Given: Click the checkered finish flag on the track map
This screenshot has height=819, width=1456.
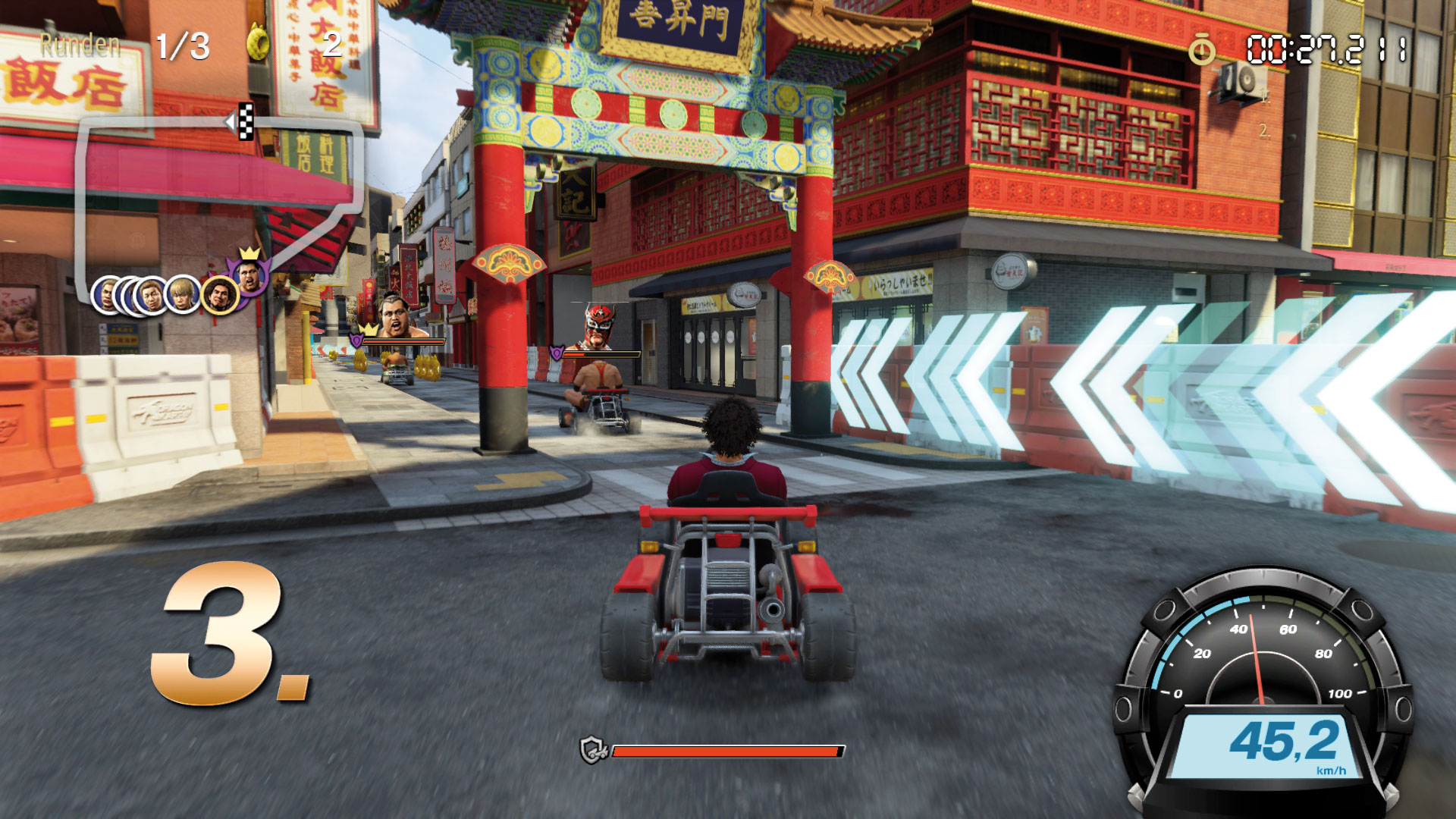Looking at the screenshot, I should tap(245, 121).
